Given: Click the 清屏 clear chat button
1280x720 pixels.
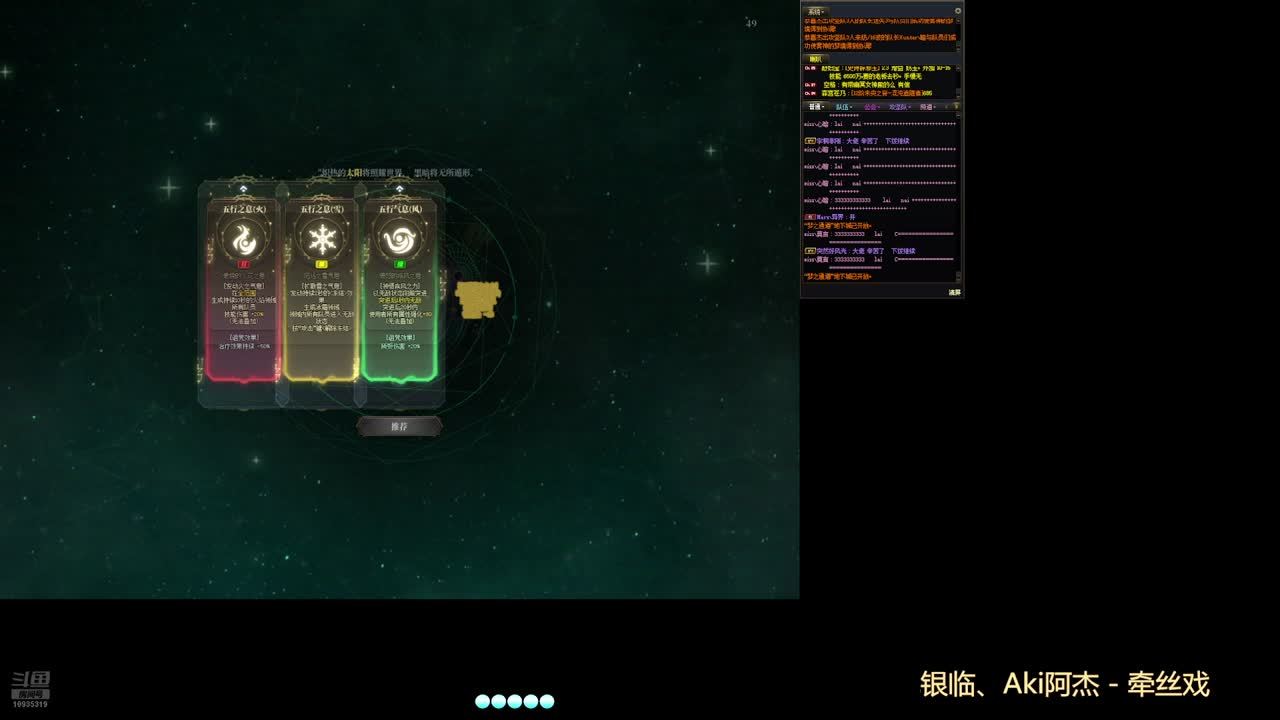Looking at the screenshot, I should [x=954, y=292].
